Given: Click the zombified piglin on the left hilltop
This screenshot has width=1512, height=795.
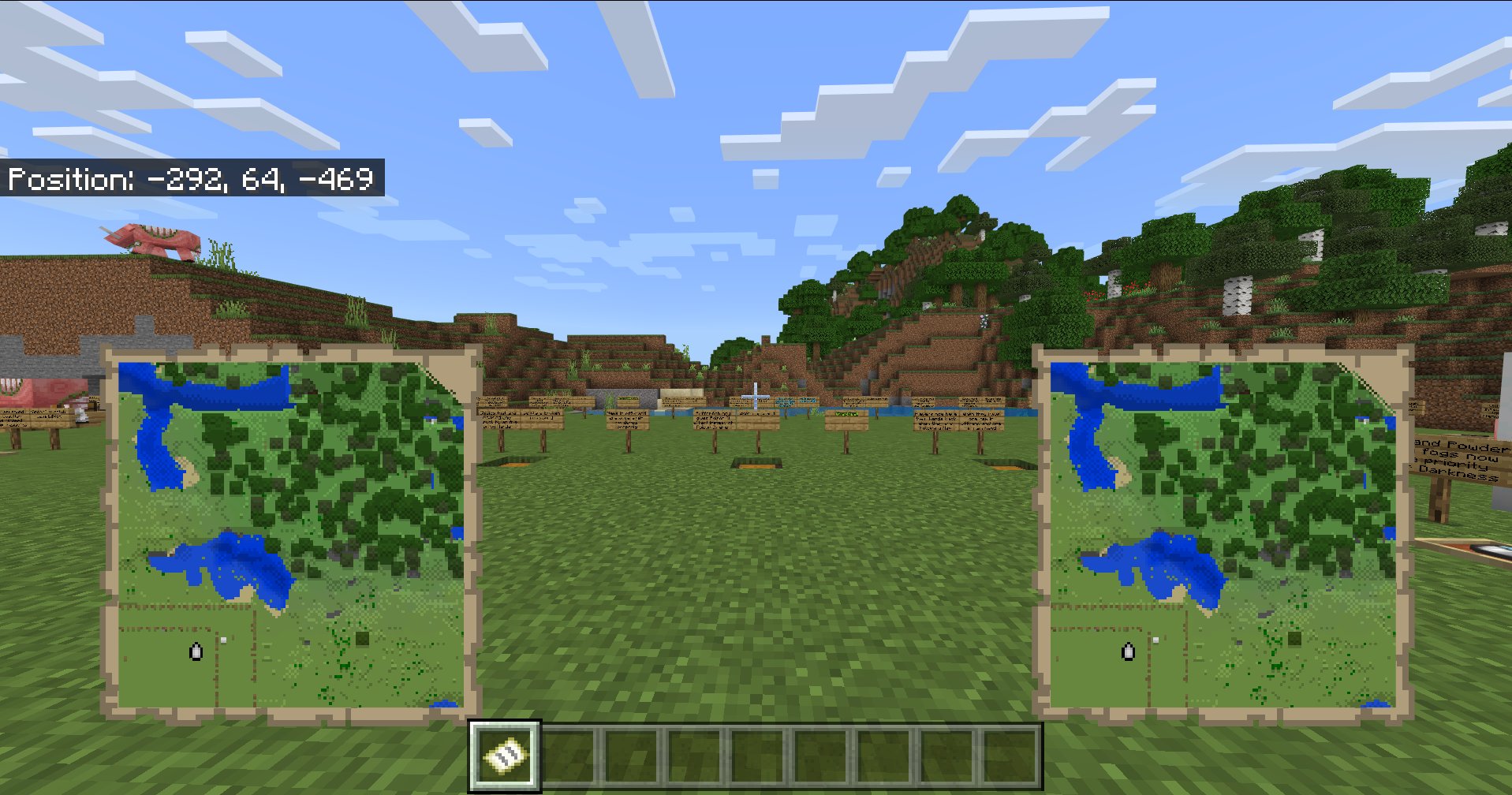Looking at the screenshot, I should (x=148, y=241).
